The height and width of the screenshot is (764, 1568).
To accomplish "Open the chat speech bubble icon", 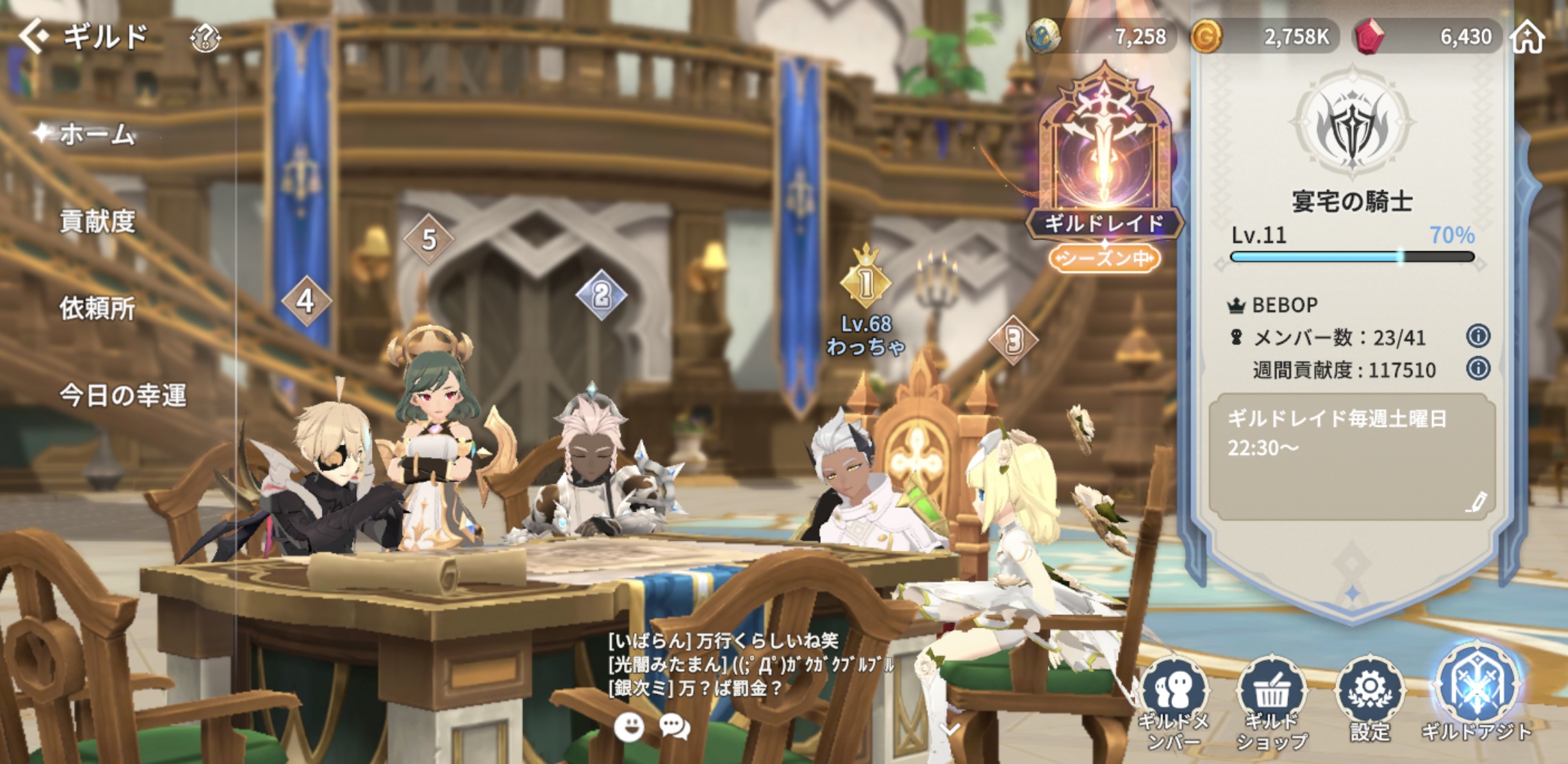I will point(675,726).
